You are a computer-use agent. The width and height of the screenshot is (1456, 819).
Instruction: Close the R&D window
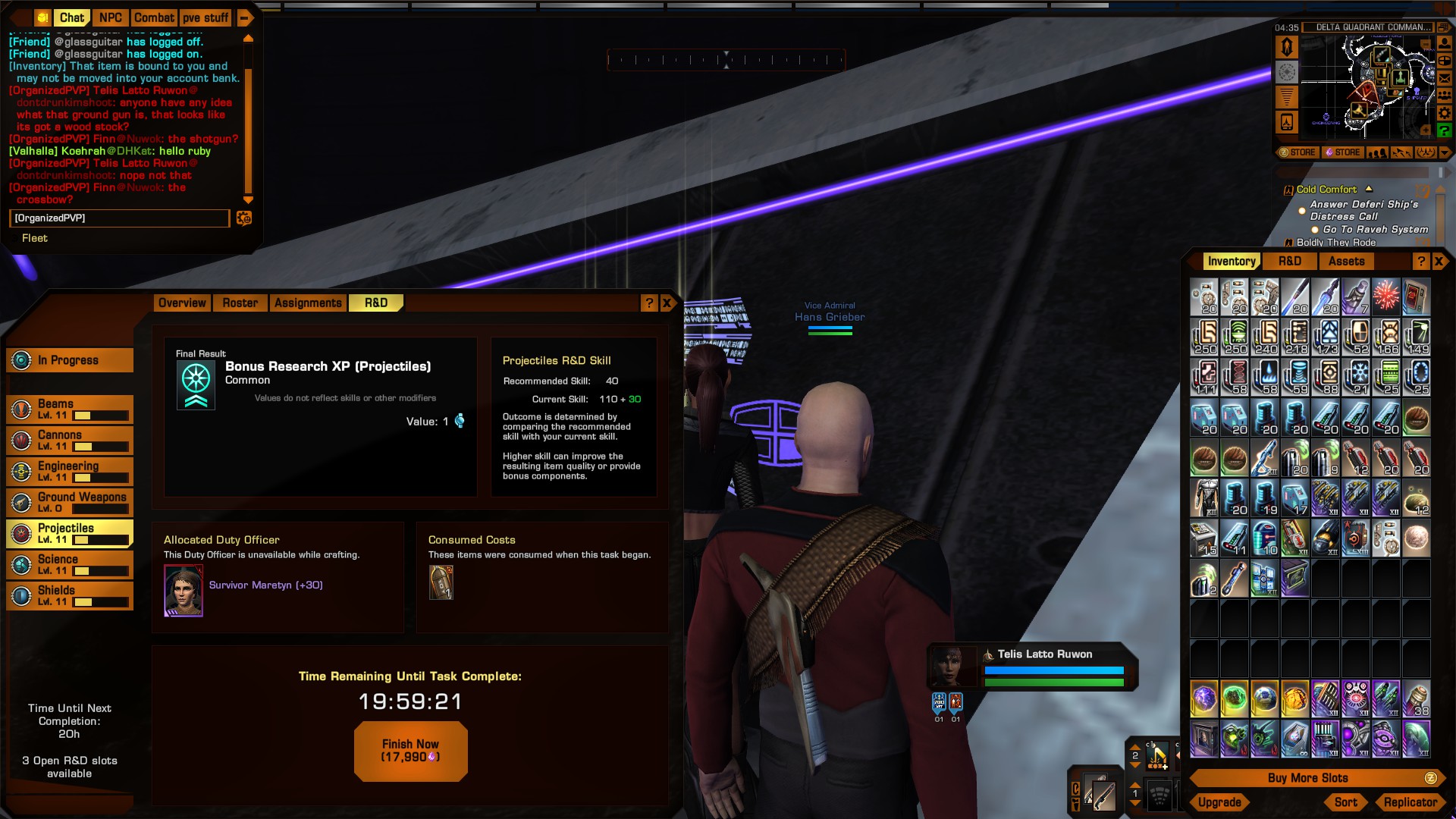(667, 303)
